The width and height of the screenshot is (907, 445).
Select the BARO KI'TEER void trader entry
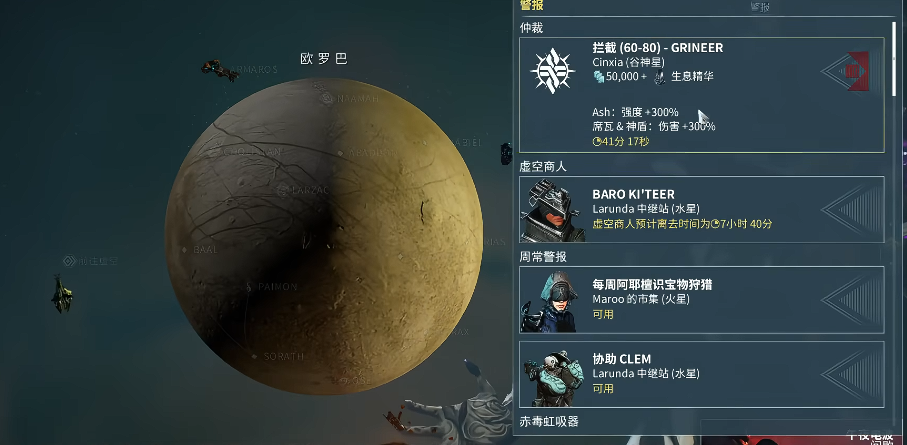[700, 209]
